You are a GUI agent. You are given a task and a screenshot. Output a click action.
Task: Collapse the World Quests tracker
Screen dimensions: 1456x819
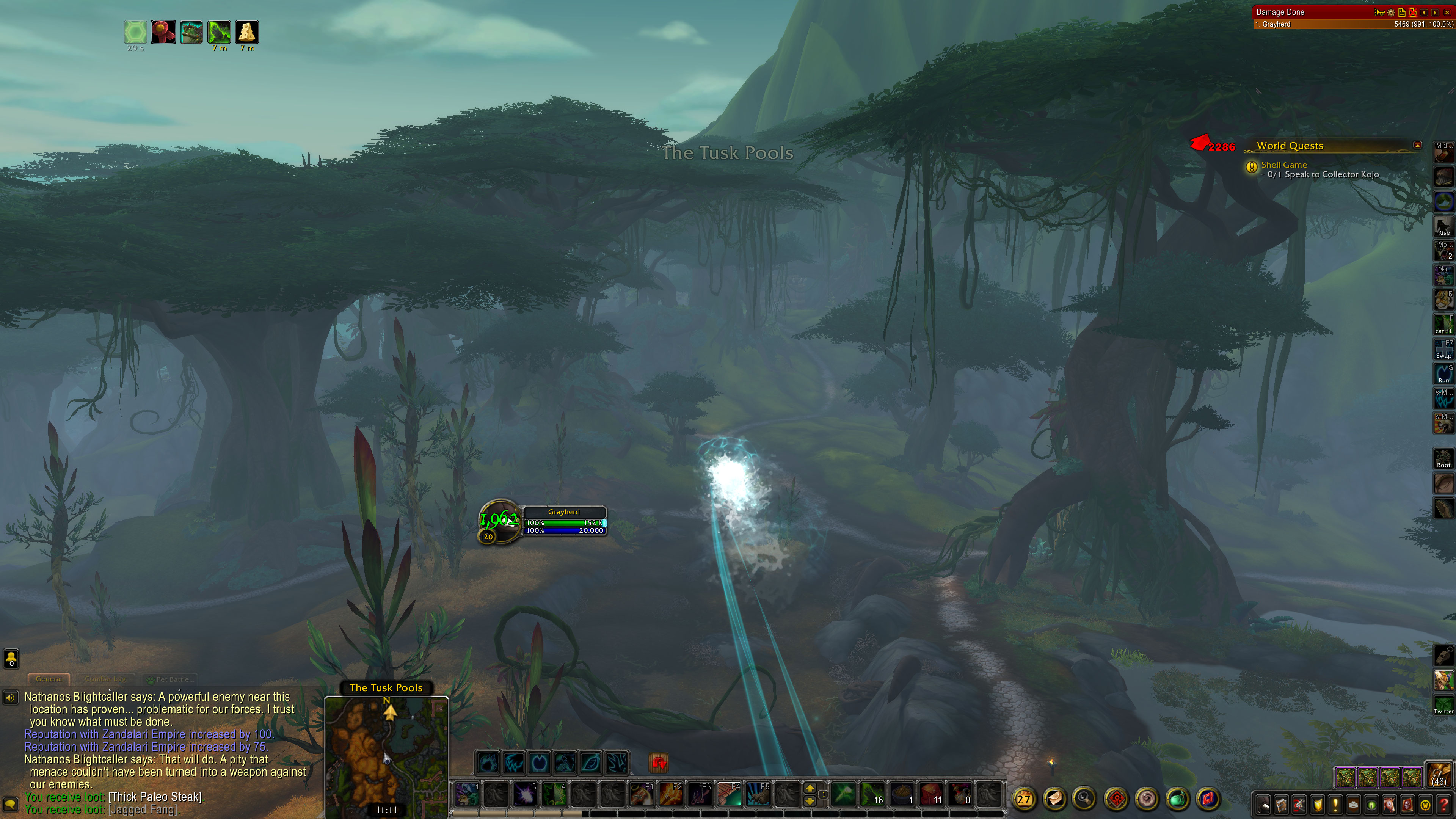pos(1418,145)
